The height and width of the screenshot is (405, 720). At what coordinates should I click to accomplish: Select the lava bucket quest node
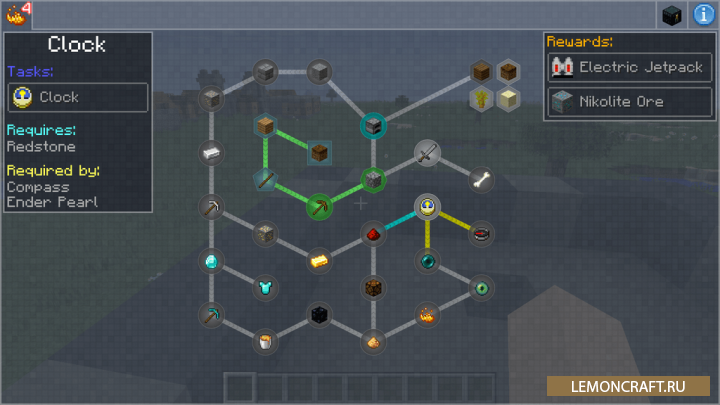click(264, 342)
